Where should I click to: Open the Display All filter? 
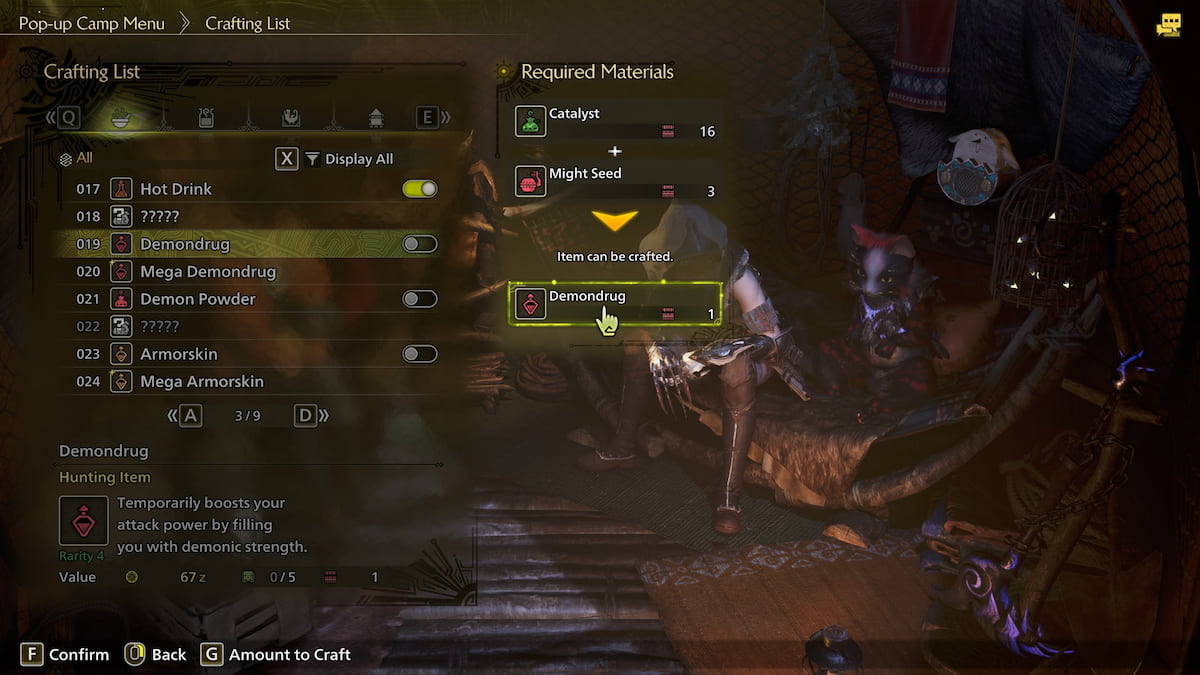349,159
